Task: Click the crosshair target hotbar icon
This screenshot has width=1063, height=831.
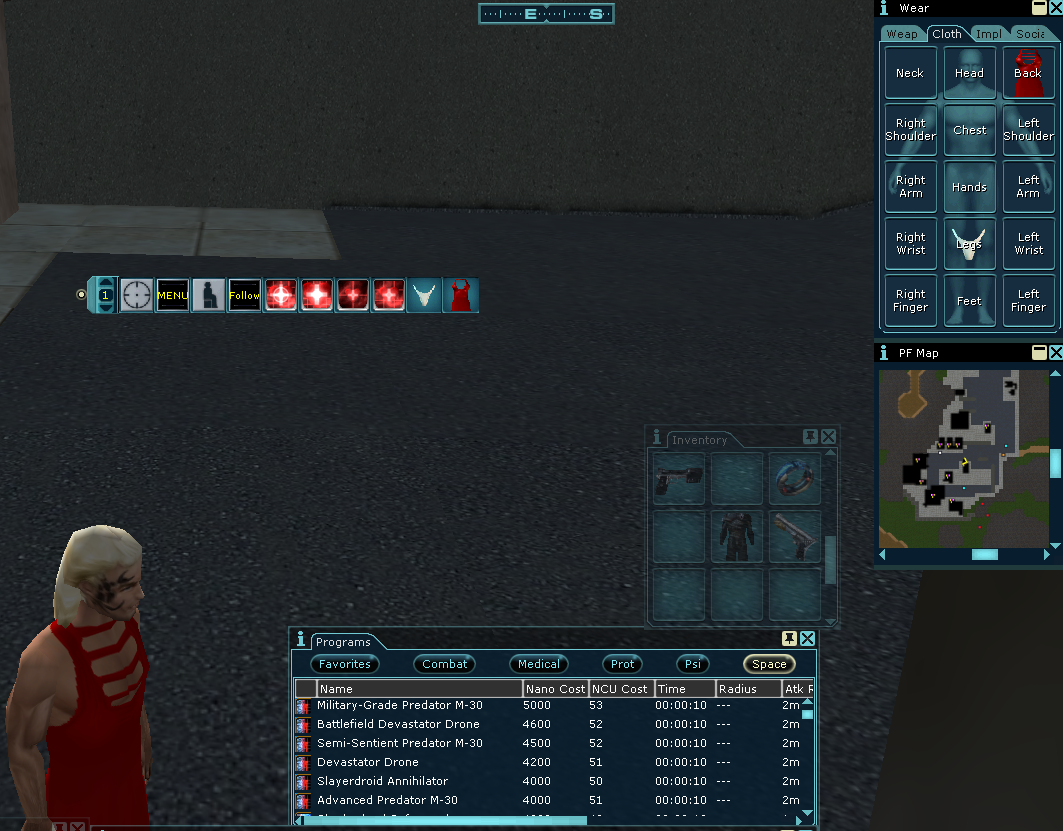Action: point(136,295)
